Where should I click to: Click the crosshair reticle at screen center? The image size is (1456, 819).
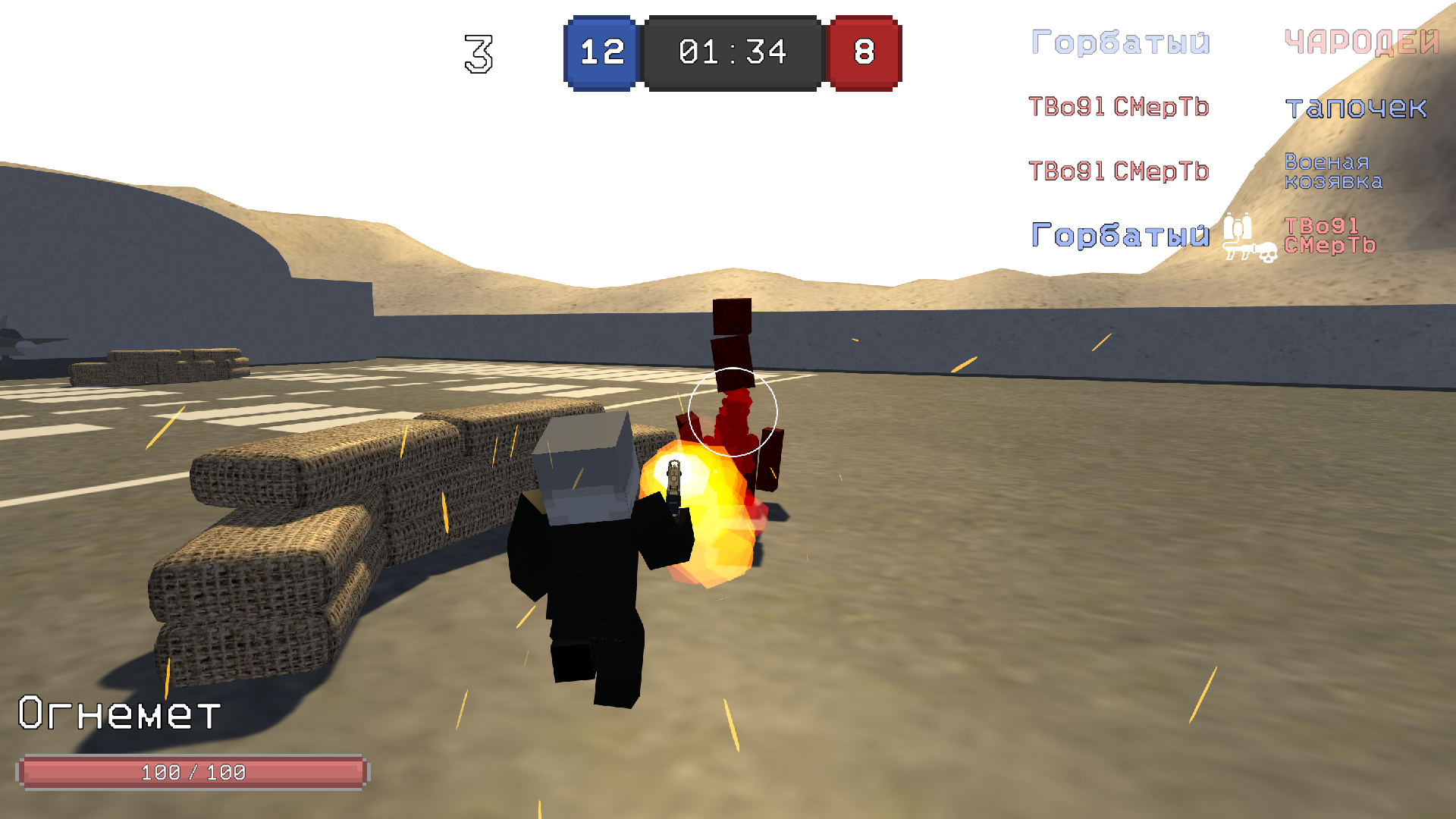(733, 412)
